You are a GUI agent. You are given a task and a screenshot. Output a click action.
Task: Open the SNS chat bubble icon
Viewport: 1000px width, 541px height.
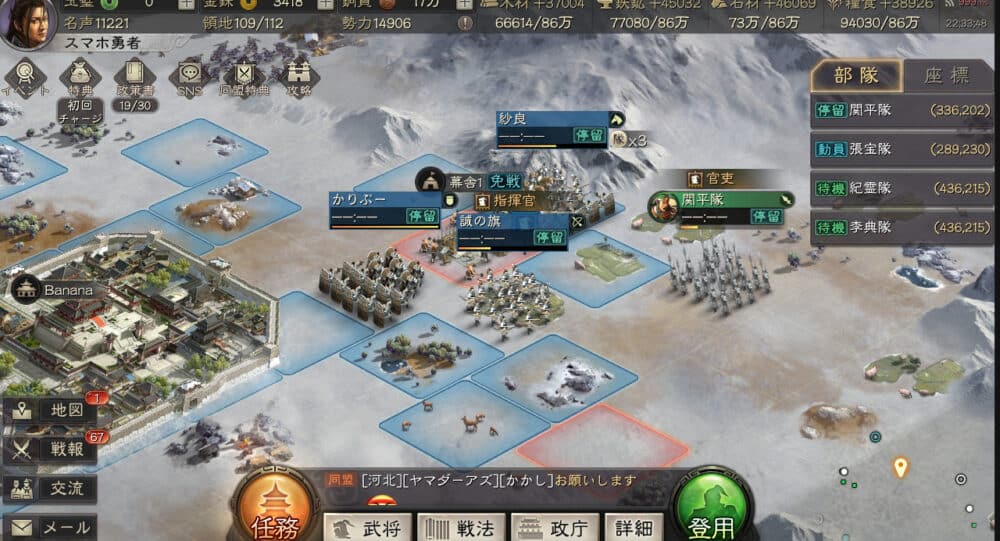188,77
